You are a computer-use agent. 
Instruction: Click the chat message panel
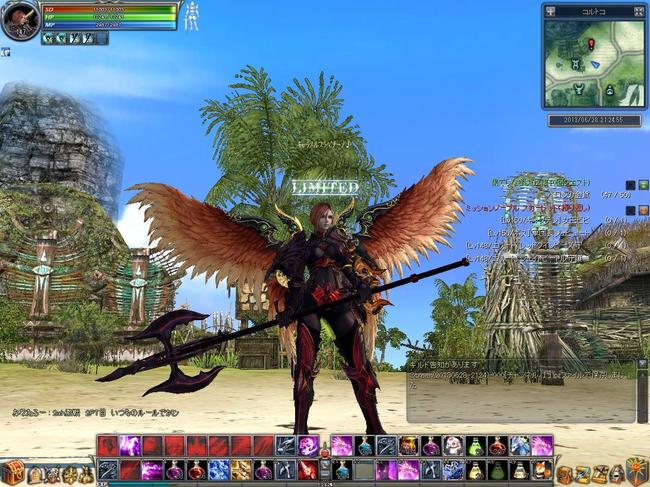[x=520, y=391]
